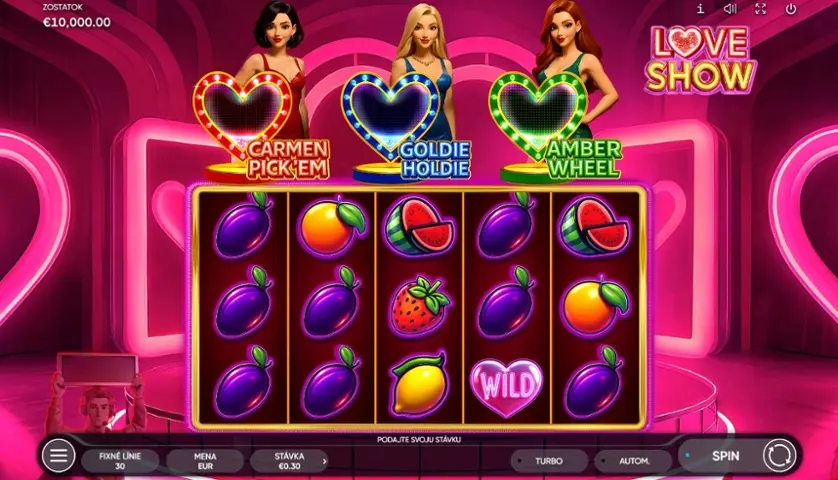Open the Stávka bet selector
This screenshot has height=480, width=838.
point(291,461)
